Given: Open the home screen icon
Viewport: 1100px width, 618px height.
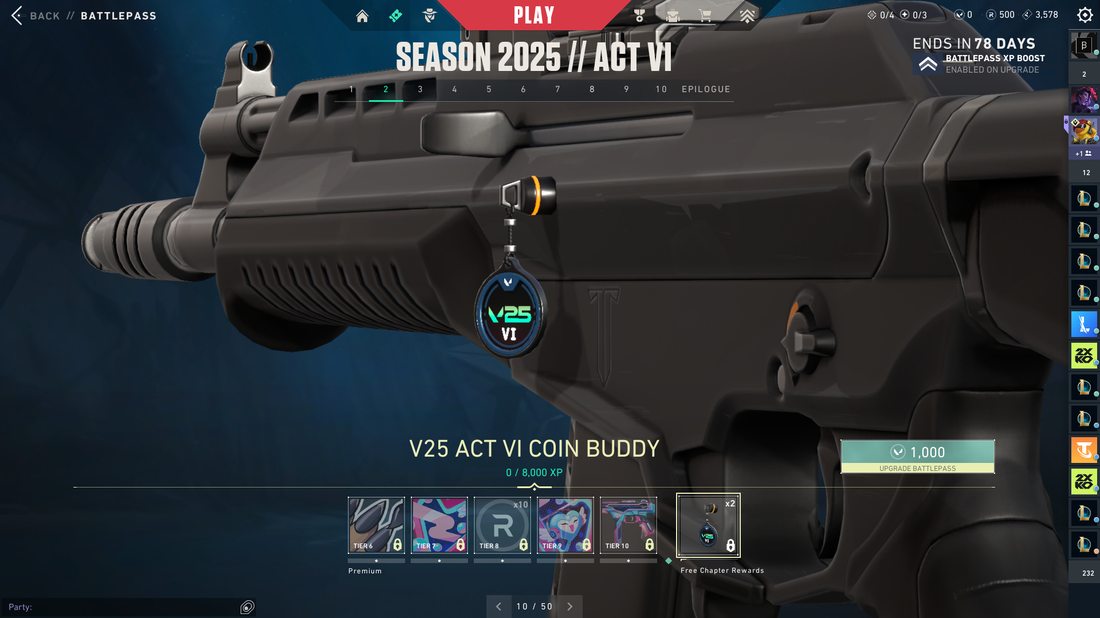Looking at the screenshot, I should click(x=362, y=16).
